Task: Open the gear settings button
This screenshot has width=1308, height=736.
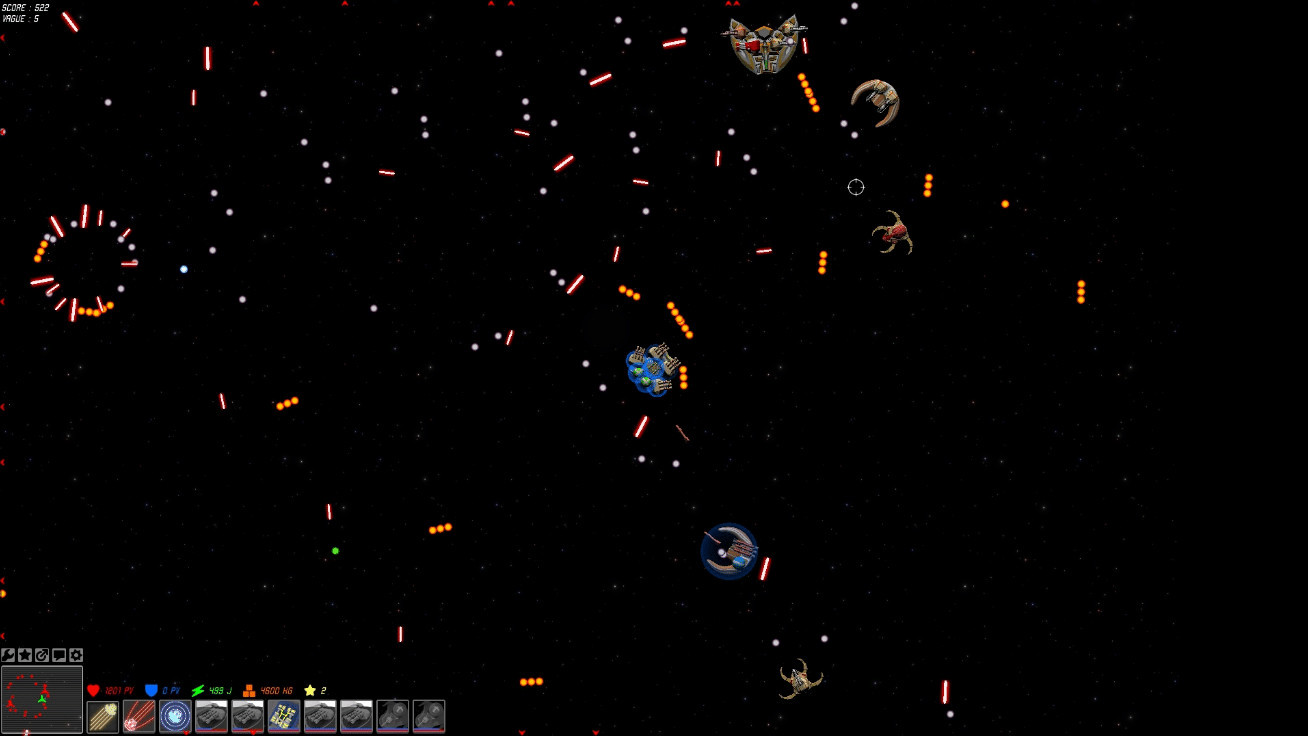Action: pyautogui.click(x=76, y=655)
